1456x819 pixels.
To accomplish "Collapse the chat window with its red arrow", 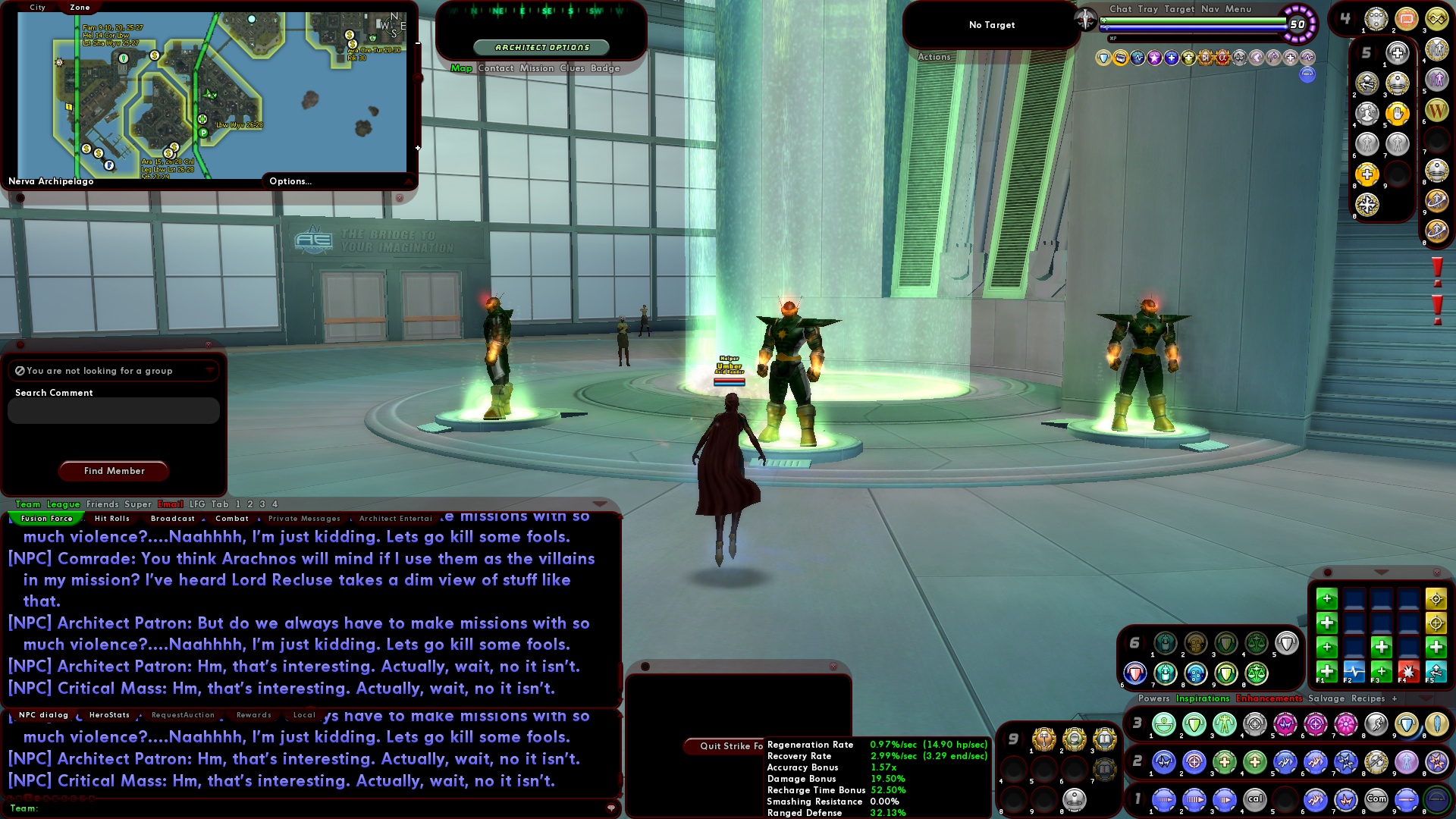I will [599, 504].
